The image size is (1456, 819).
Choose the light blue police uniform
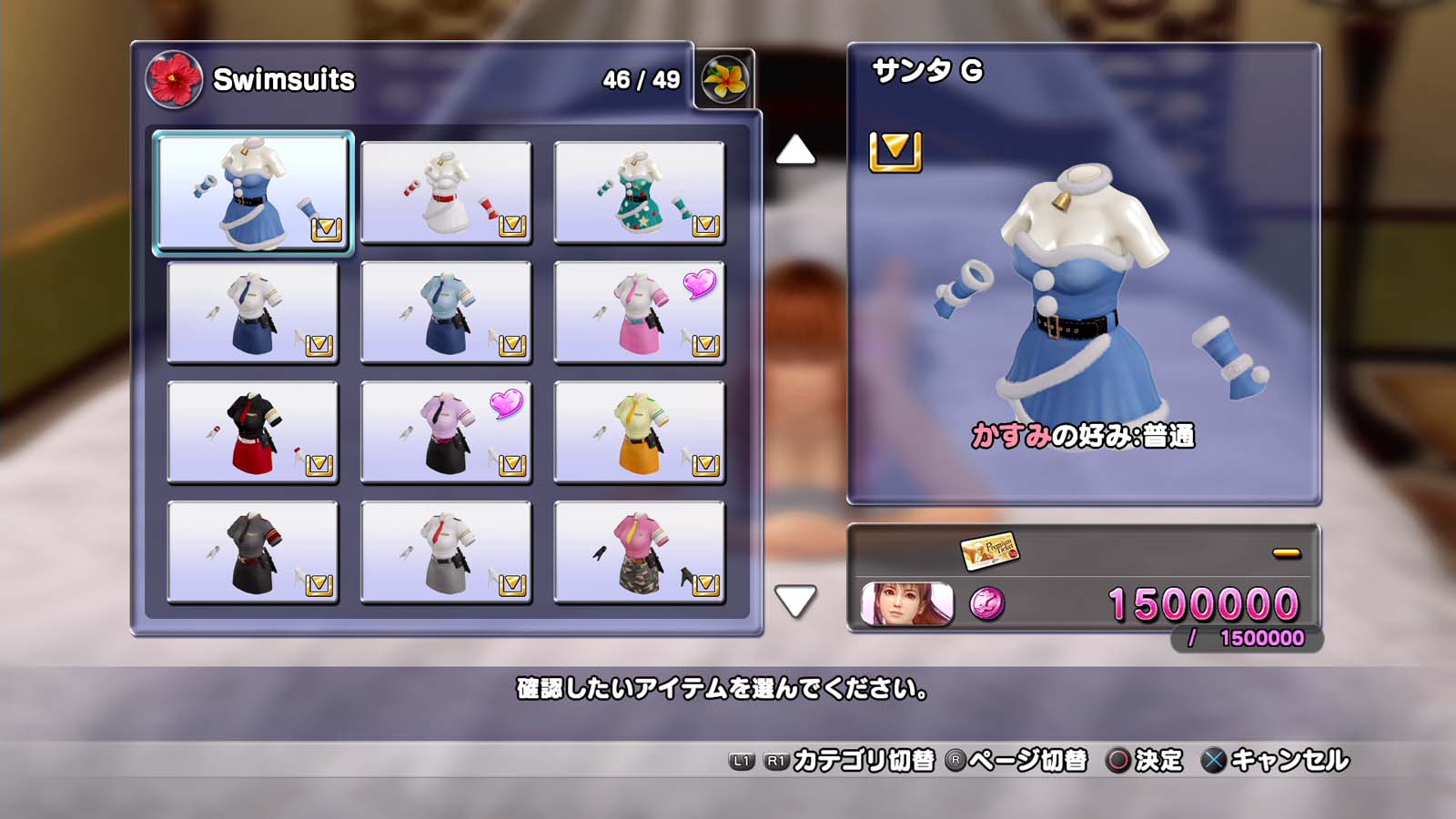[x=446, y=312]
